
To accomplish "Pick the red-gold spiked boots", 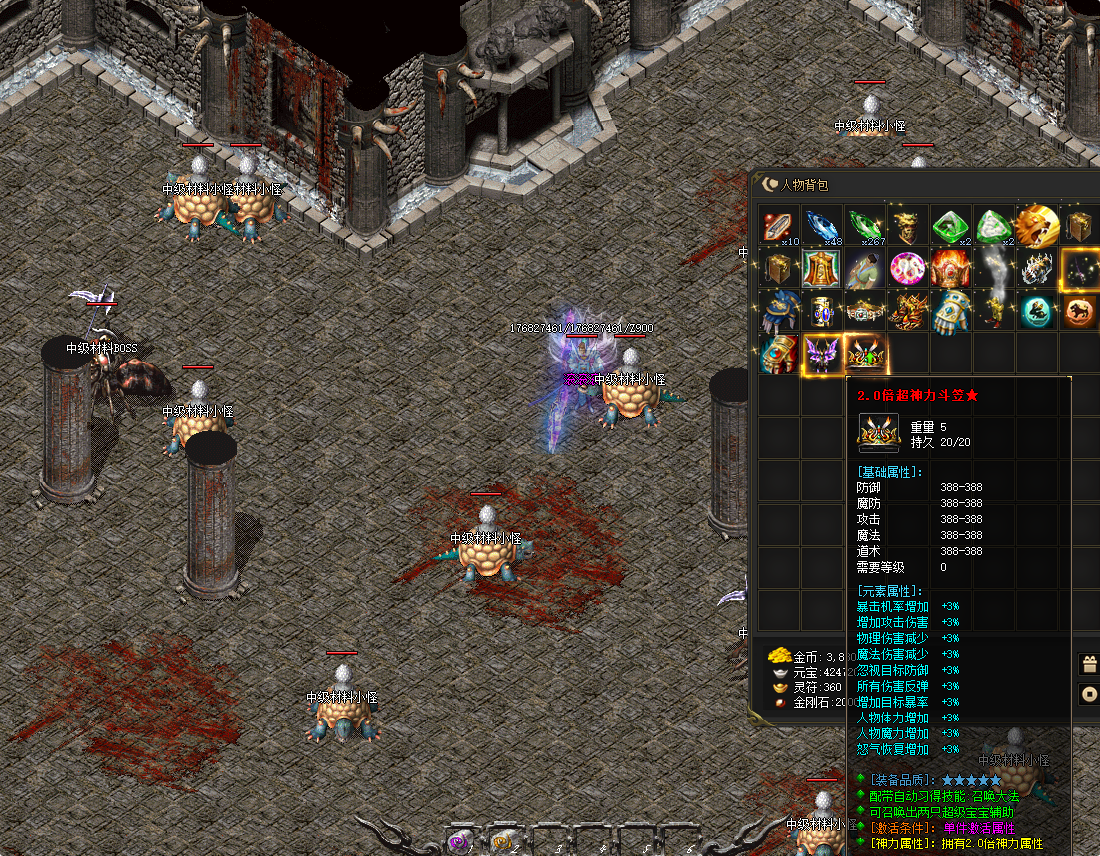I will tap(908, 312).
